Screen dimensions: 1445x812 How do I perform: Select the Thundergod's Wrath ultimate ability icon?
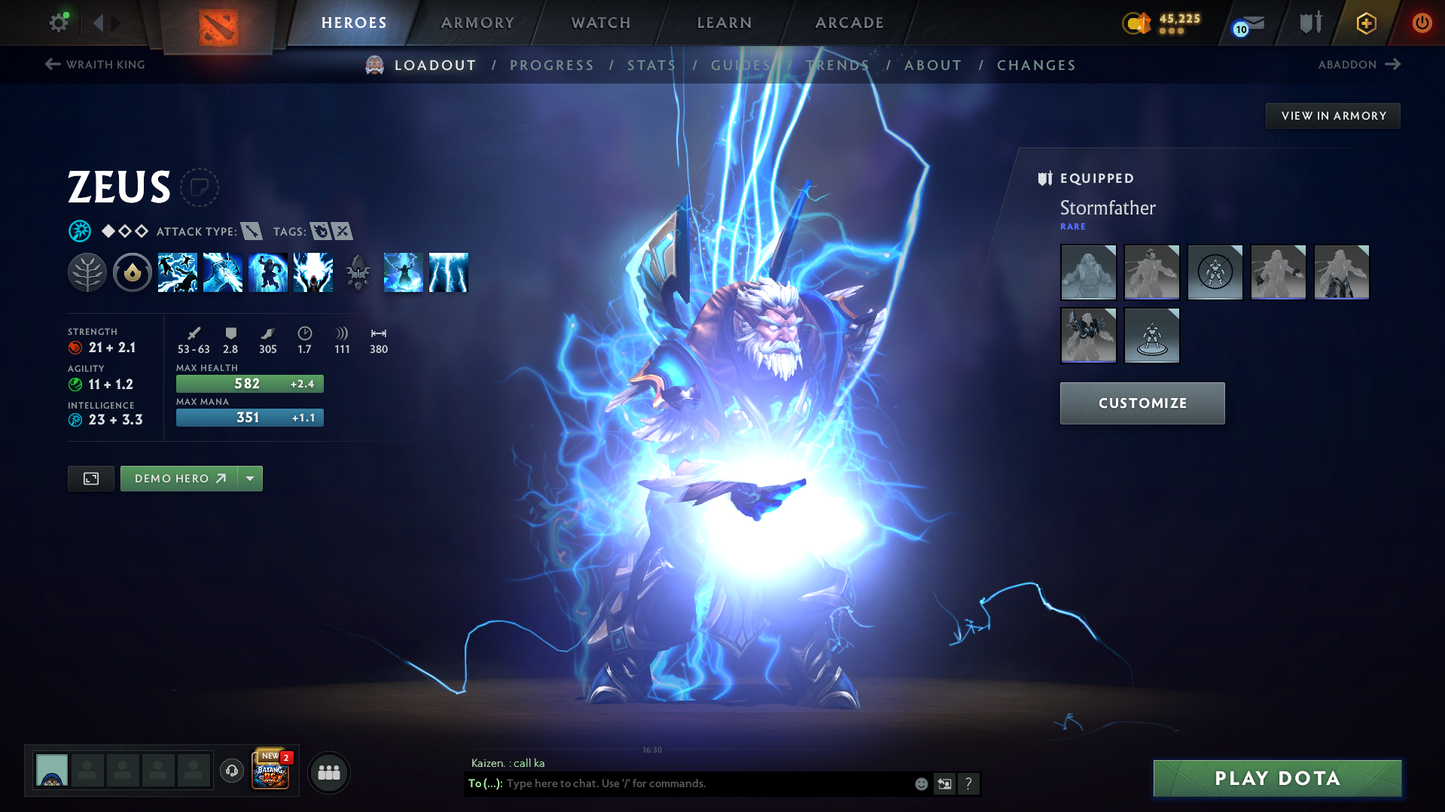point(312,271)
